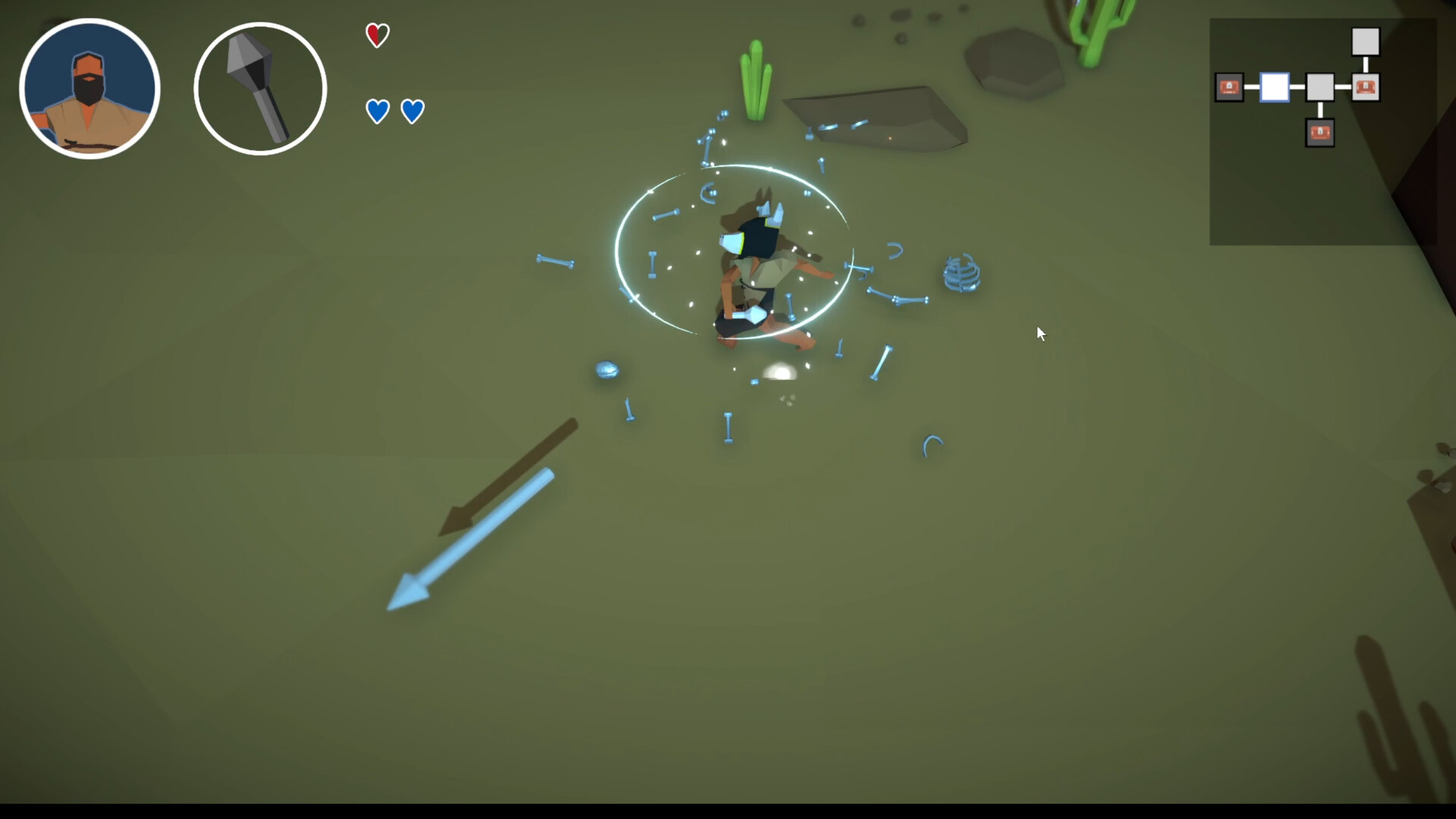Viewport: 1456px width, 819px height.
Task: Click the topmost room node on minimap
Action: click(x=1366, y=42)
